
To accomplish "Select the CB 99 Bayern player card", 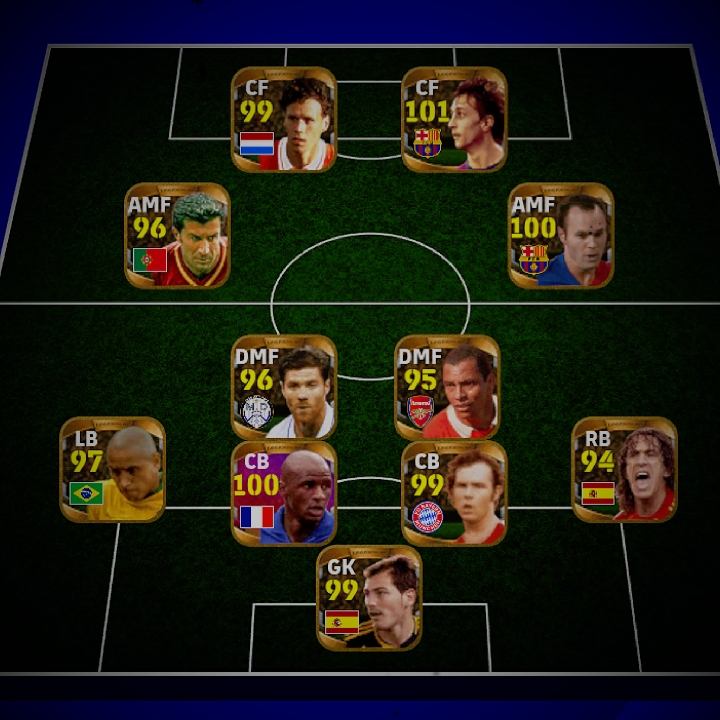I will [454, 493].
